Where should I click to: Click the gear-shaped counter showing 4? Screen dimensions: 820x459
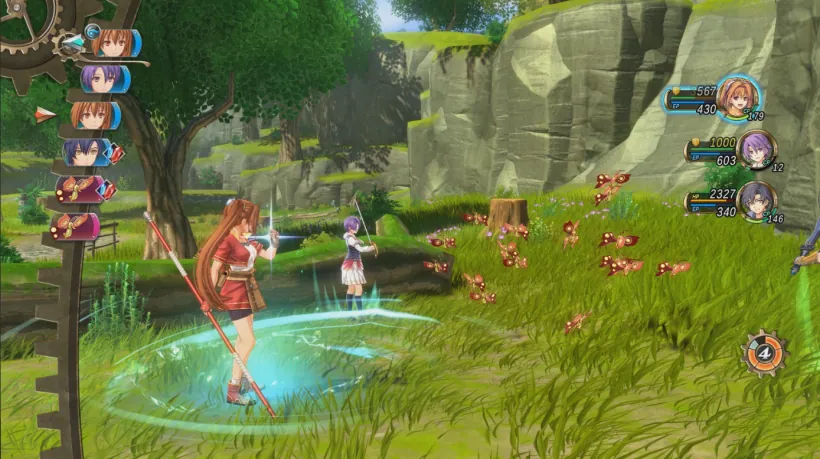pyautogui.click(x=763, y=352)
